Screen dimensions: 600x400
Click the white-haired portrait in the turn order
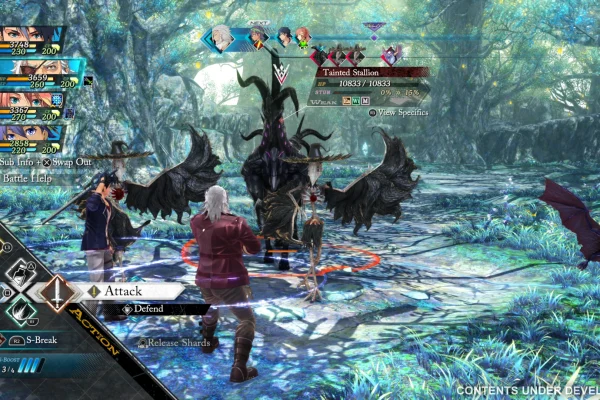pos(223,38)
